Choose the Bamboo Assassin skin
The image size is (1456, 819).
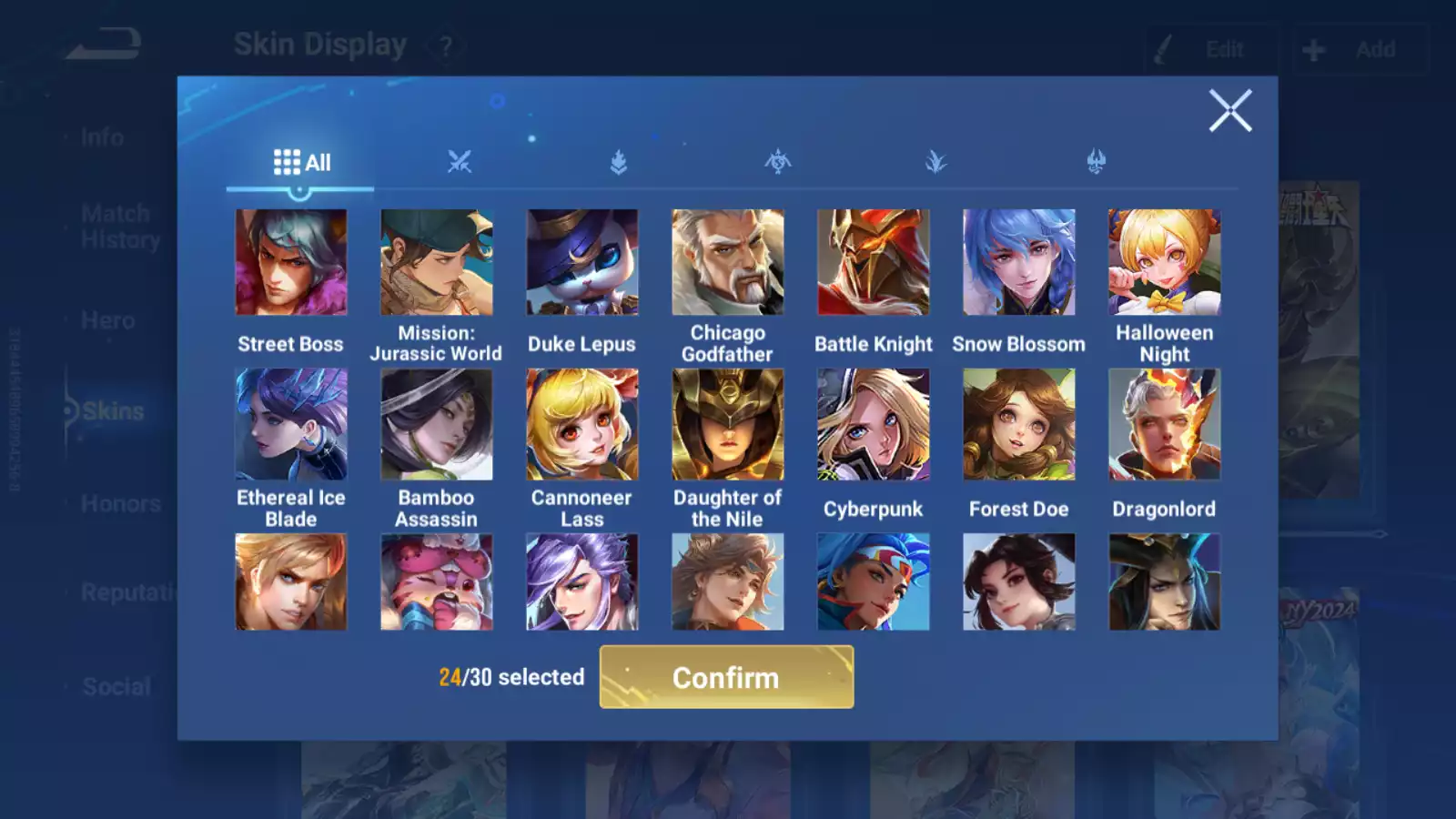pyautogui.click(x=437, y=424)
